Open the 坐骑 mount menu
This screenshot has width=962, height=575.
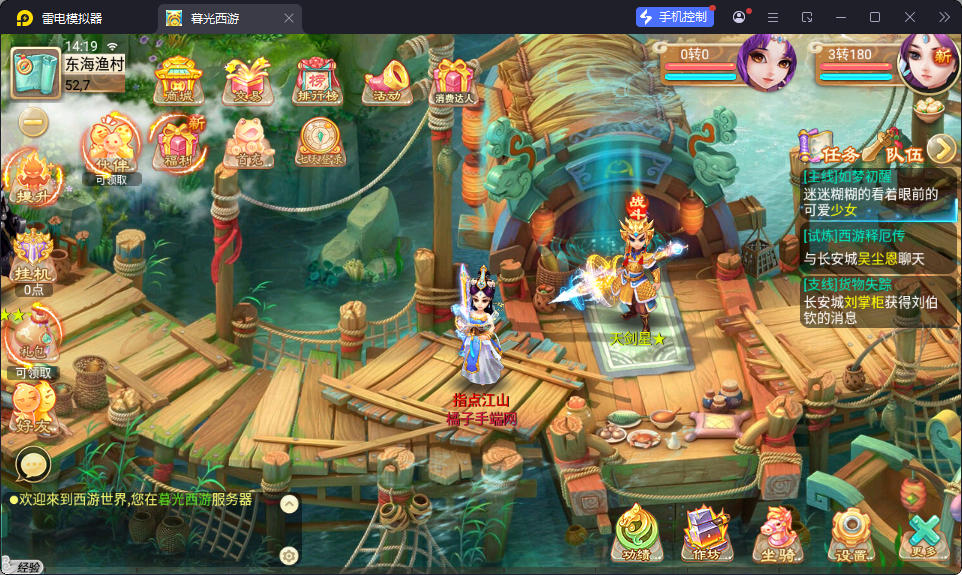(x=777, y=533)
